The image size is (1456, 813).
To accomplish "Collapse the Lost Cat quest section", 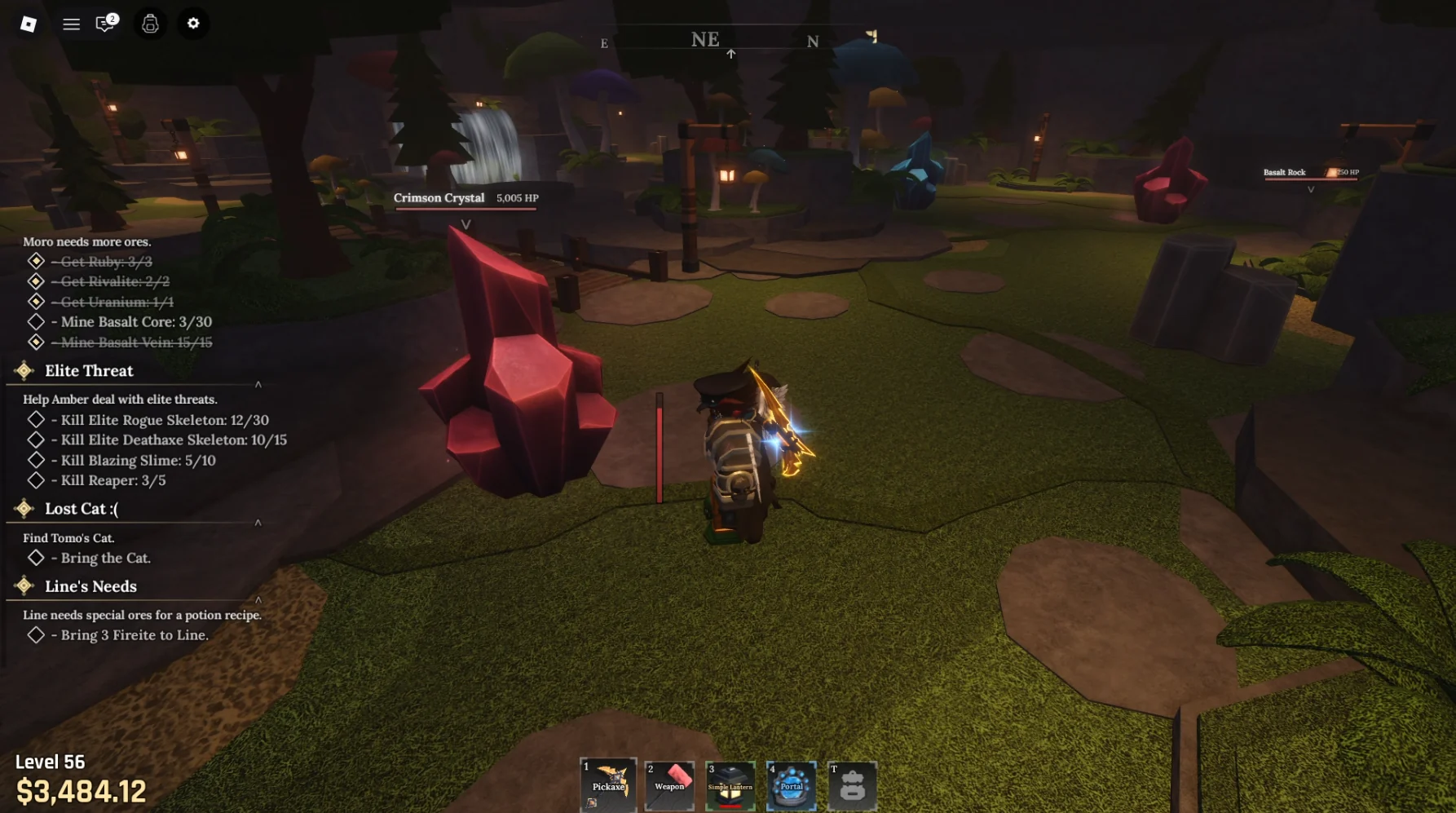I will (258, 524).
